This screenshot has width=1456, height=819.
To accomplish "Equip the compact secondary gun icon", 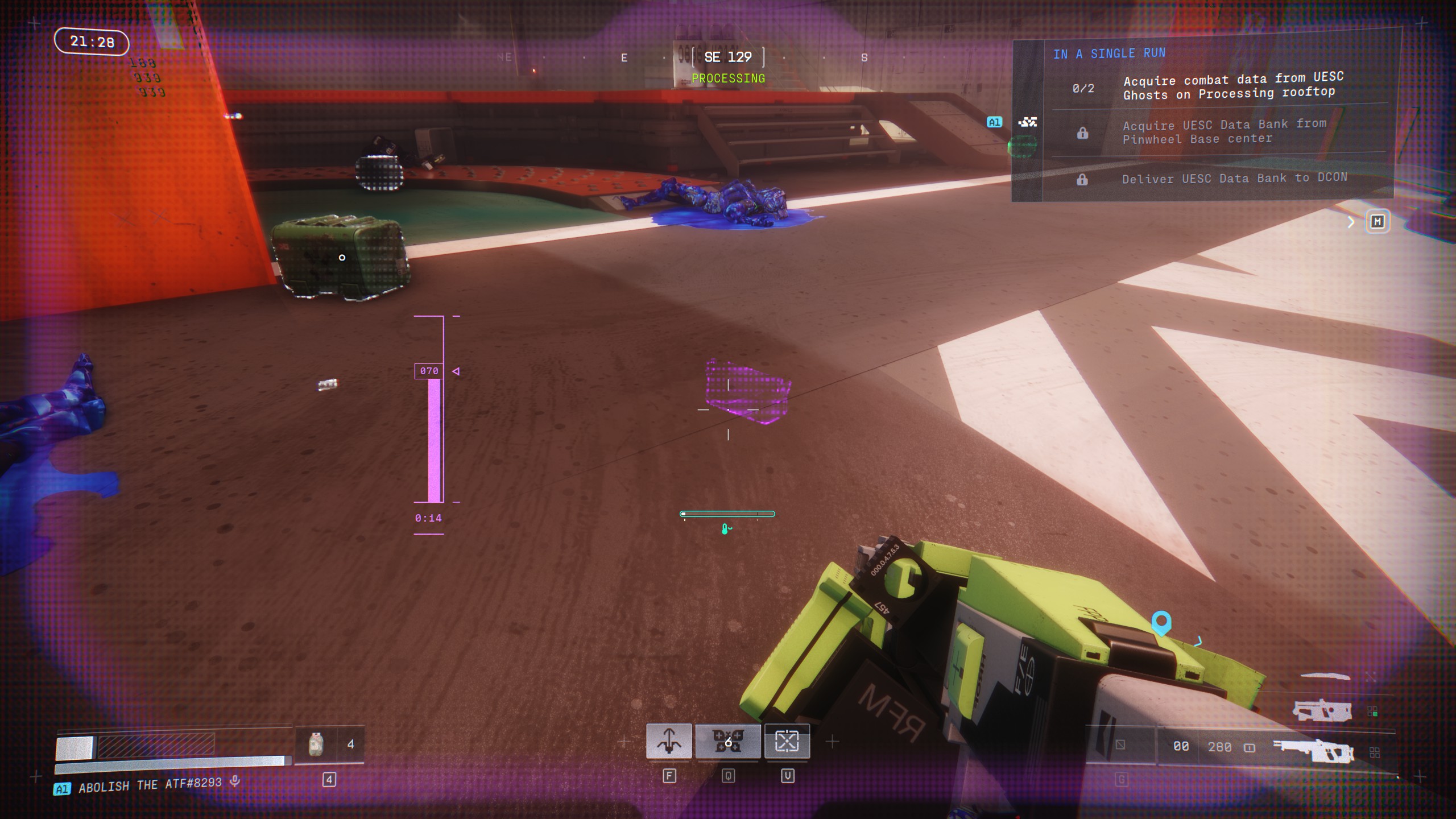I will point(1322,711).
